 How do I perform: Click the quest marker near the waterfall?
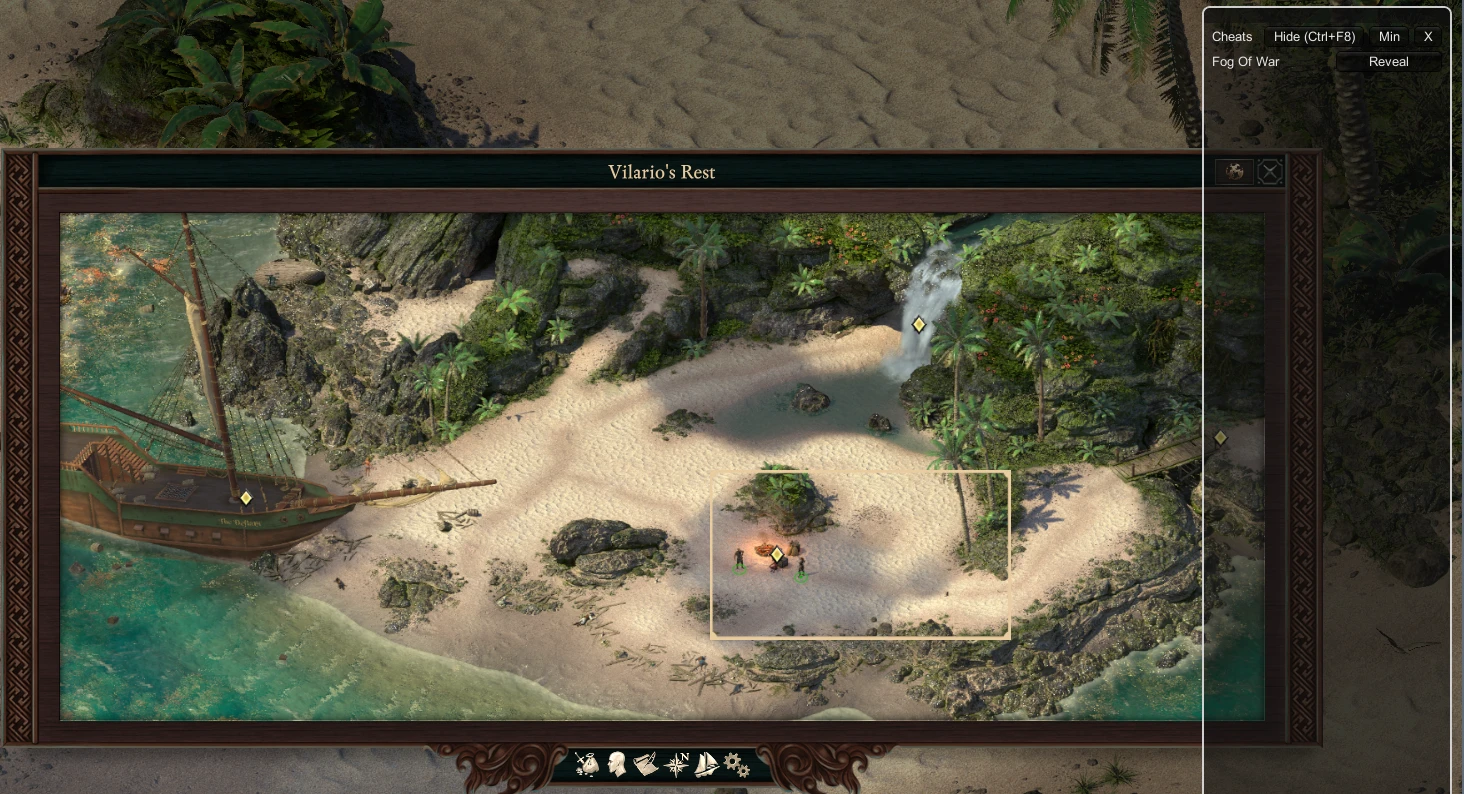(918, 324)
